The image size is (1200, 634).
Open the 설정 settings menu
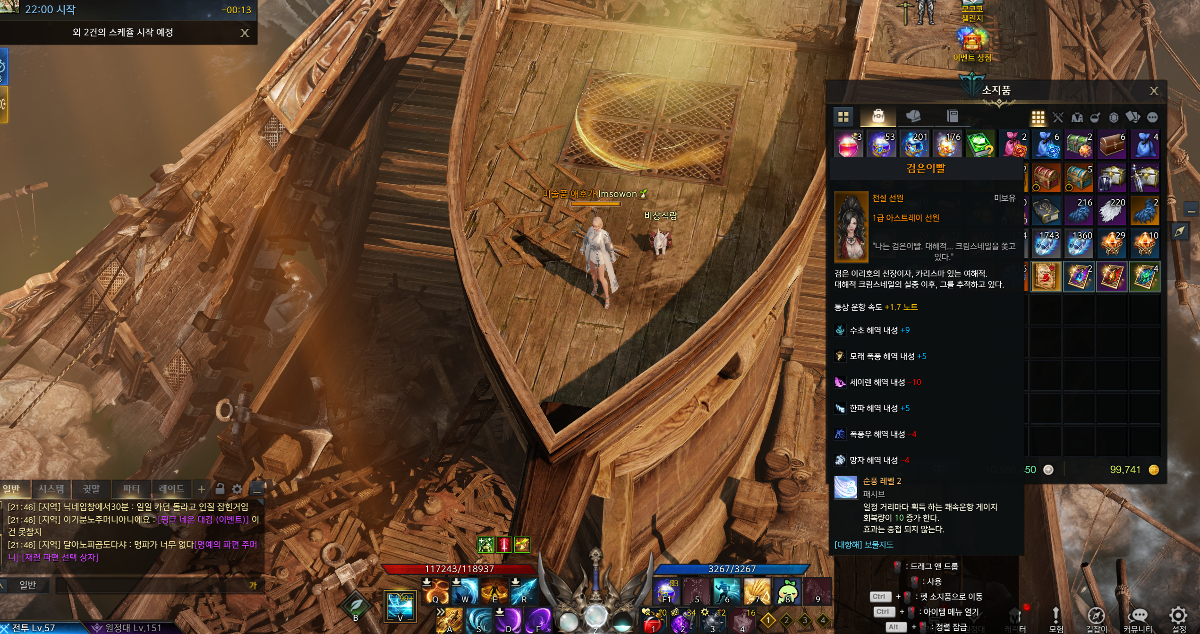[x=1178, y=619]
